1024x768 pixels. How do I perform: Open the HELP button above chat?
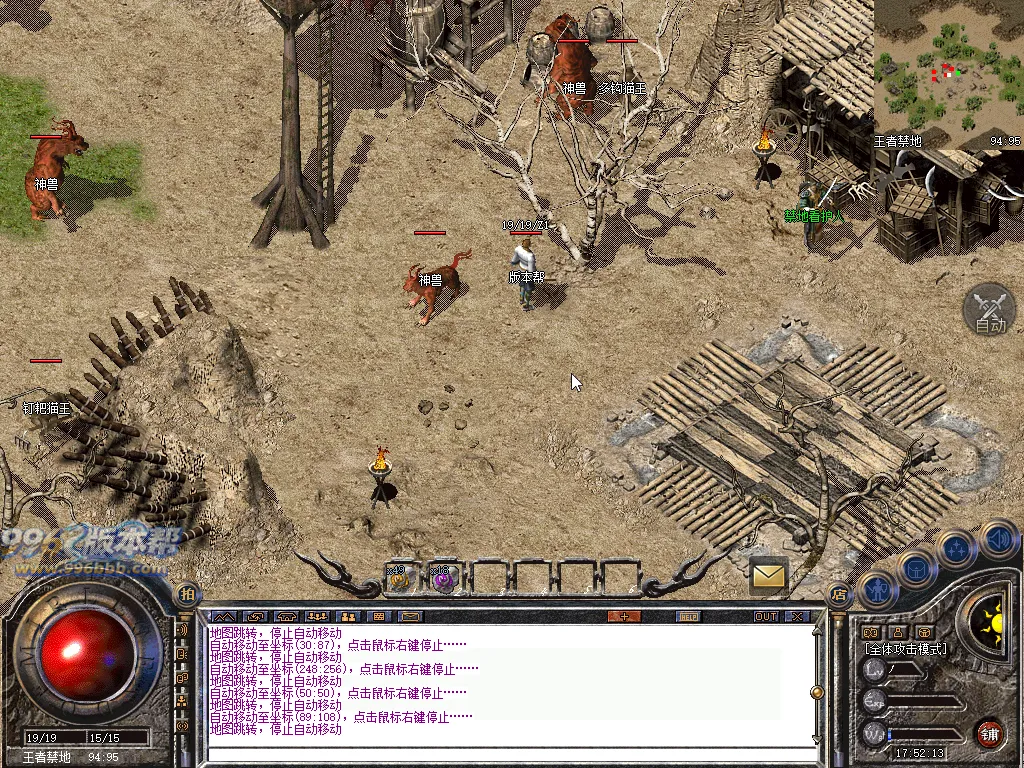pyautogui.click(x=688, y=616)
